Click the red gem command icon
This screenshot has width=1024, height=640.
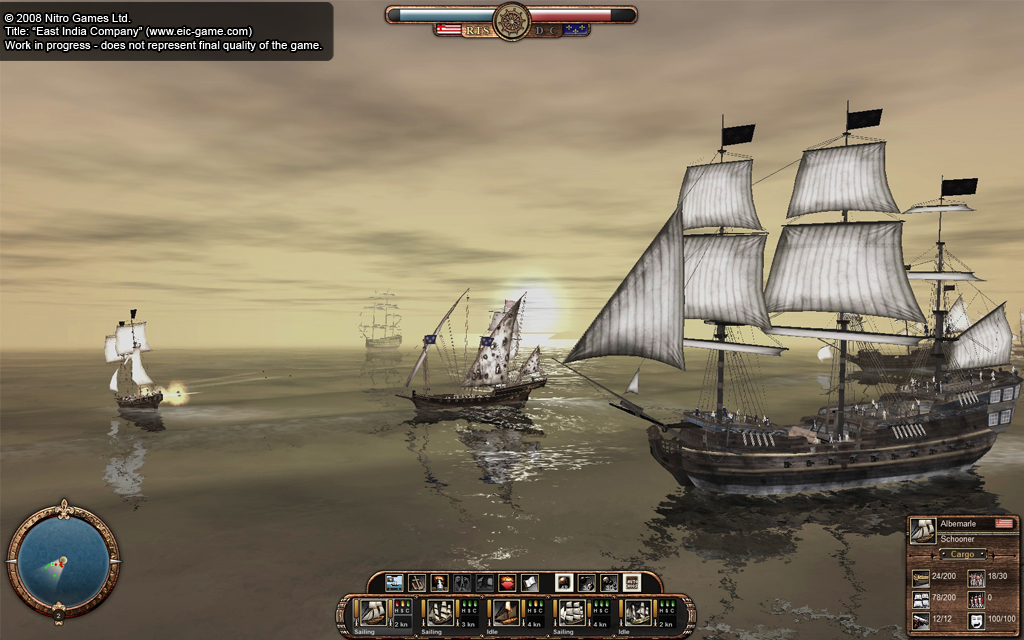click(x=507, y=583)
